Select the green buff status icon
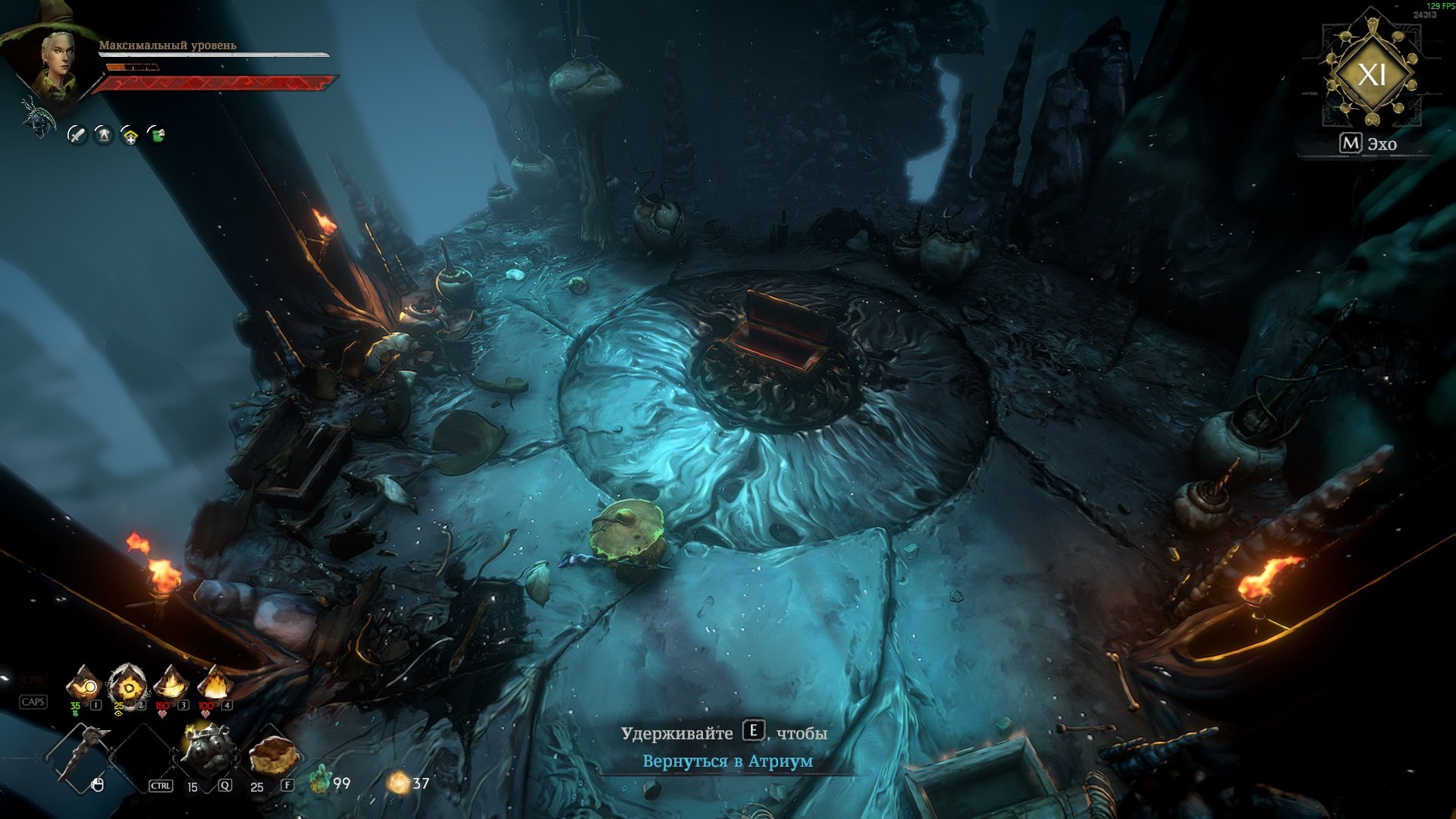The image size is (1456, 819). coord(156,135)
